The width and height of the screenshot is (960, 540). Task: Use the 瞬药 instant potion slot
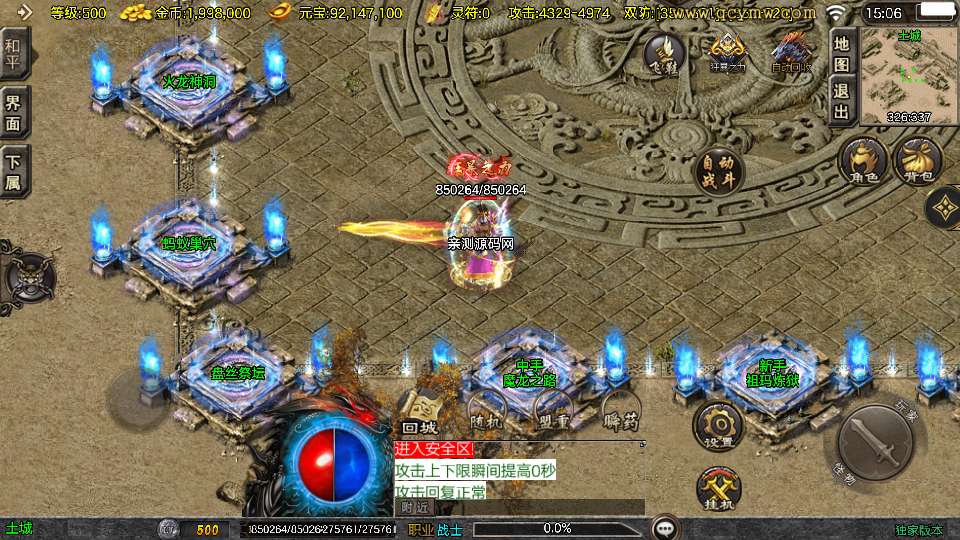coord(620,410)
